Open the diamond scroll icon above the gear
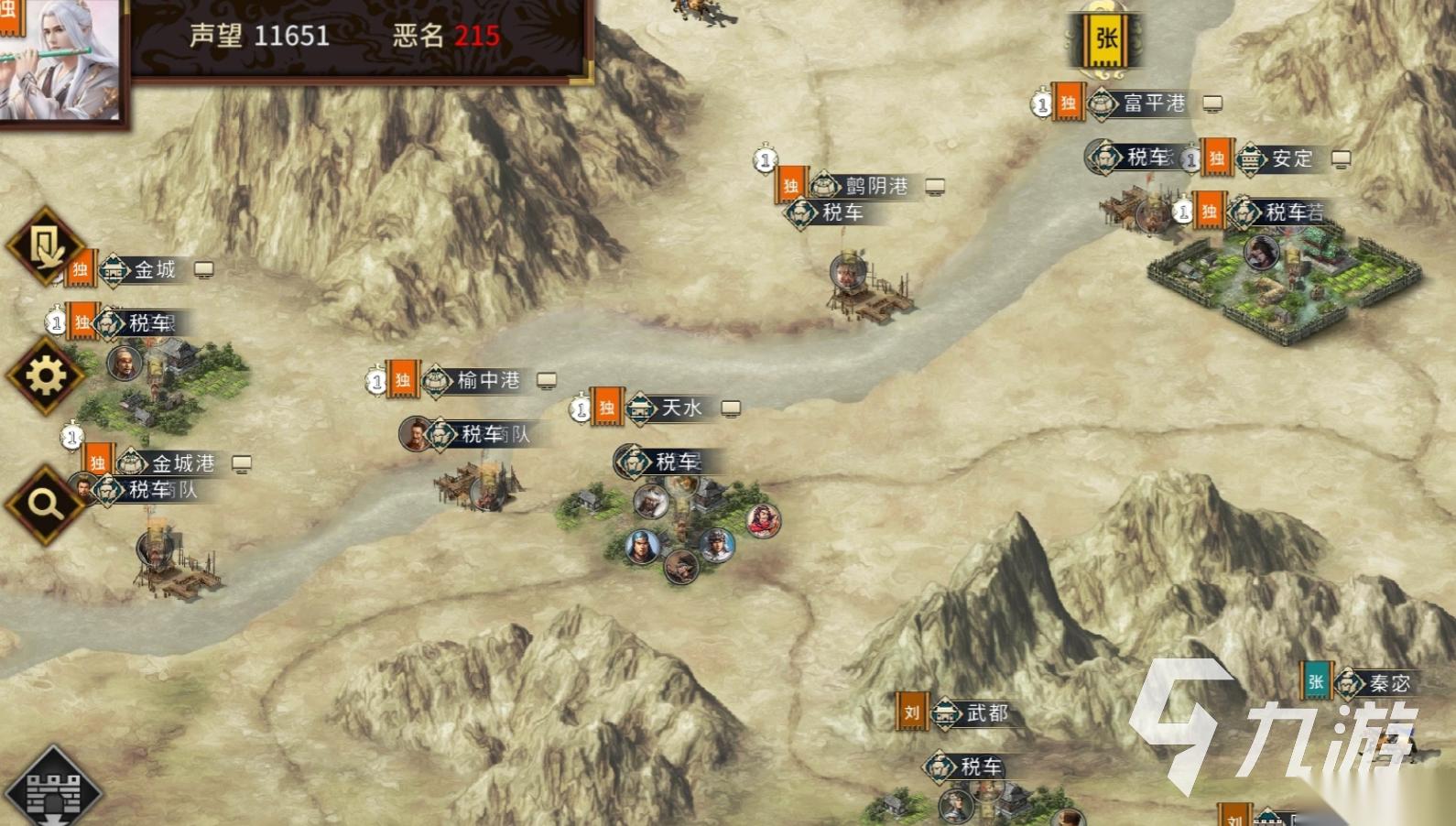This screenshot has height=826, width=1456. (x=45, y=245)
